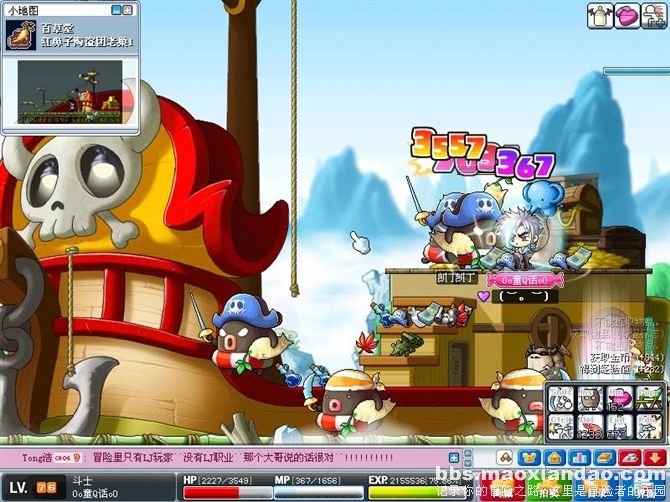This screenshot has width=670, height=502.
Task: Open the cash shop button
Action: click(629, 457)
